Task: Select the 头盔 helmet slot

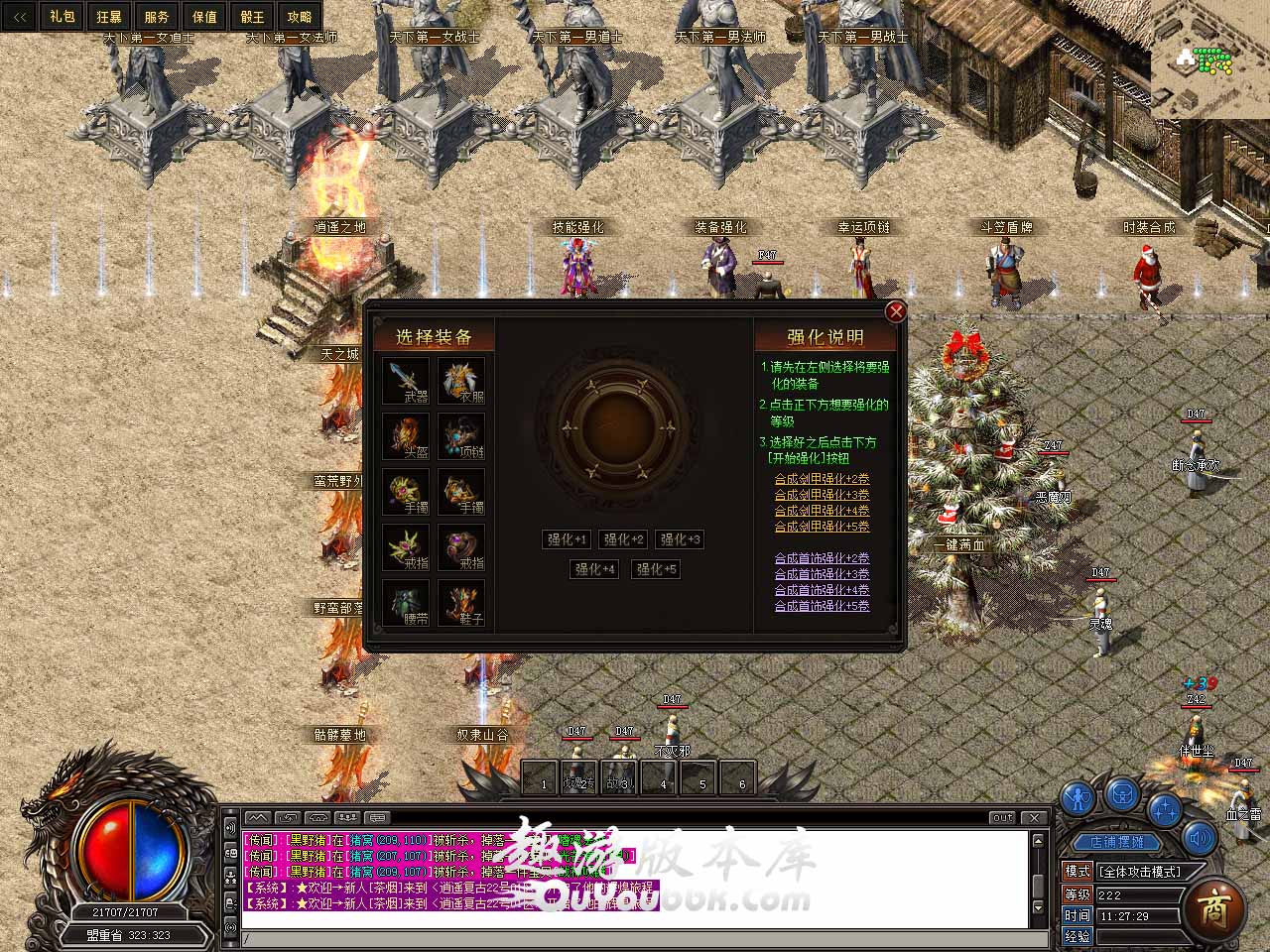Action: [406, 436]
